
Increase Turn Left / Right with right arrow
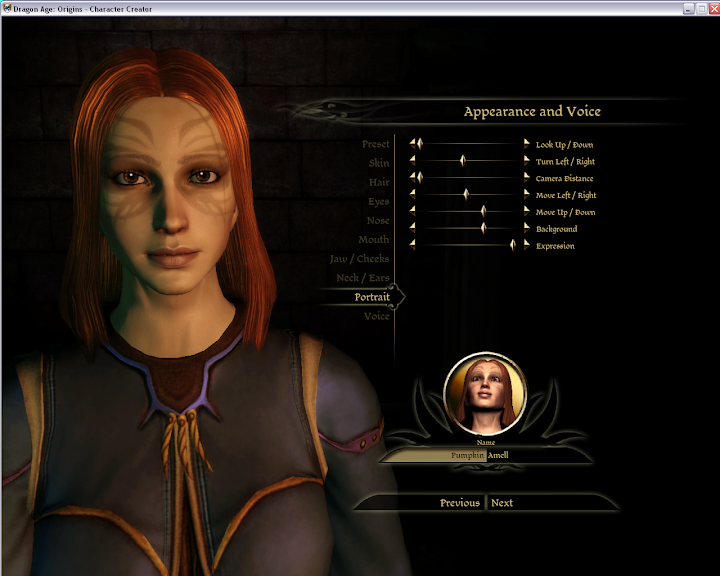coord(527,161)
